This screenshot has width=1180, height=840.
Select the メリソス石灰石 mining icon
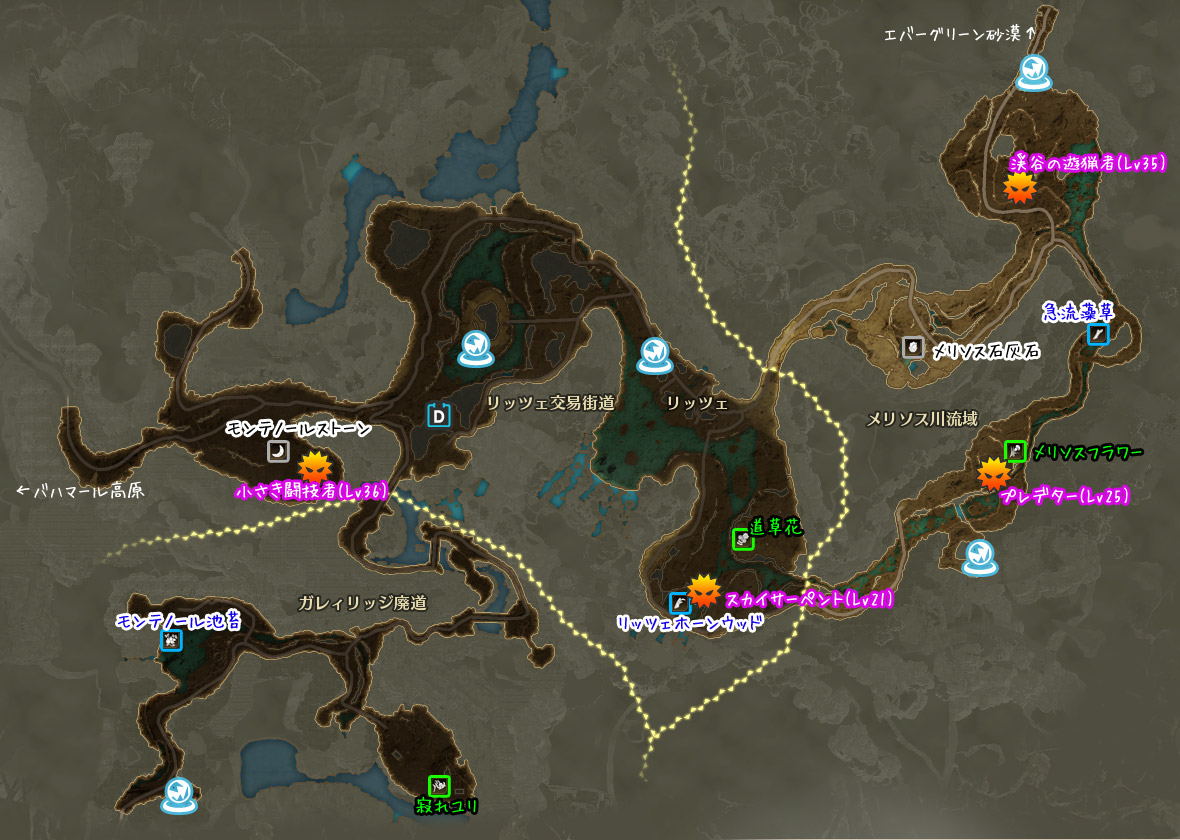click(x=913, y=347)
